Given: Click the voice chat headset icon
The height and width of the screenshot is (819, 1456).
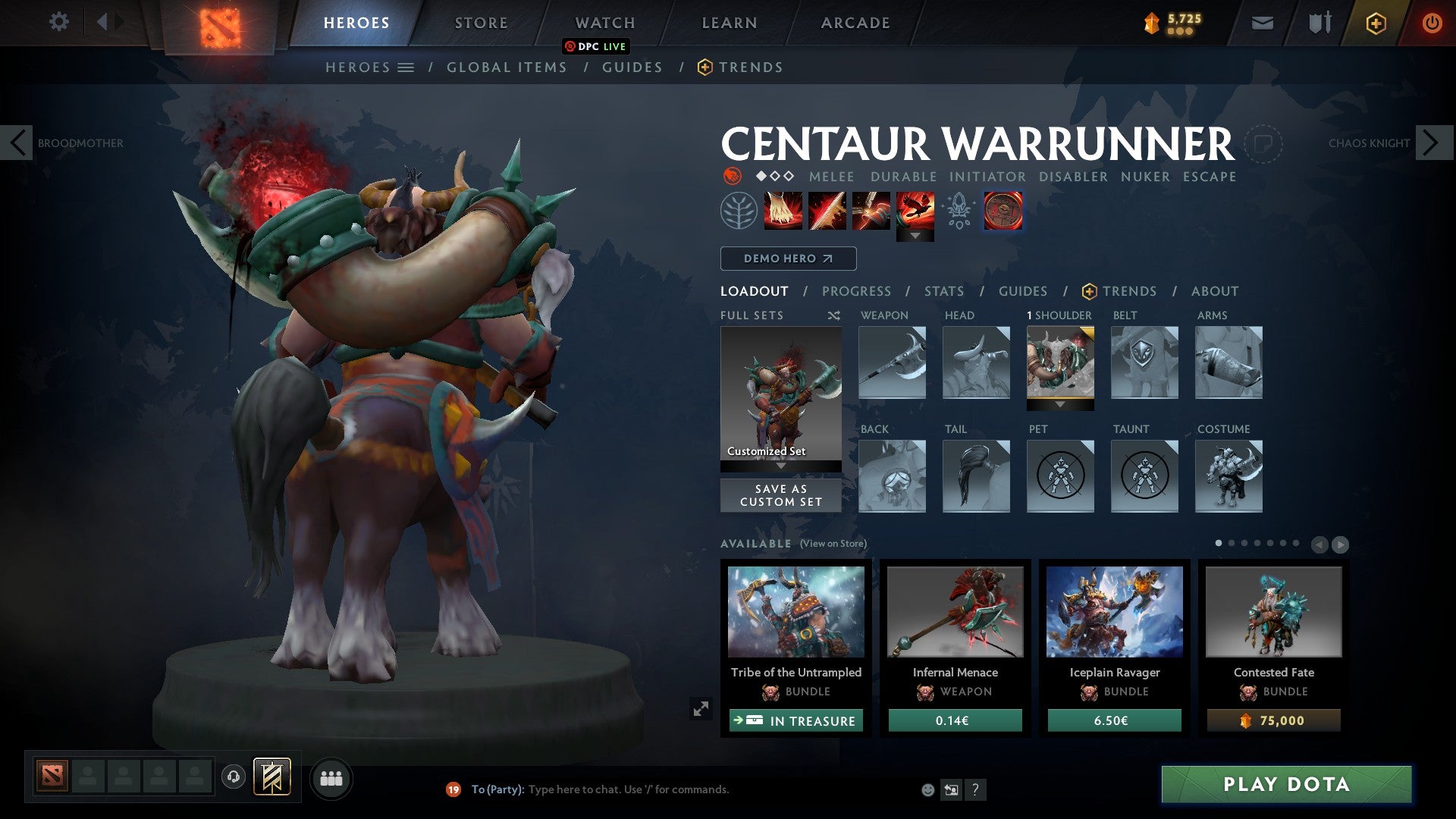Looking at the screenshot, I should pos(234,777).
